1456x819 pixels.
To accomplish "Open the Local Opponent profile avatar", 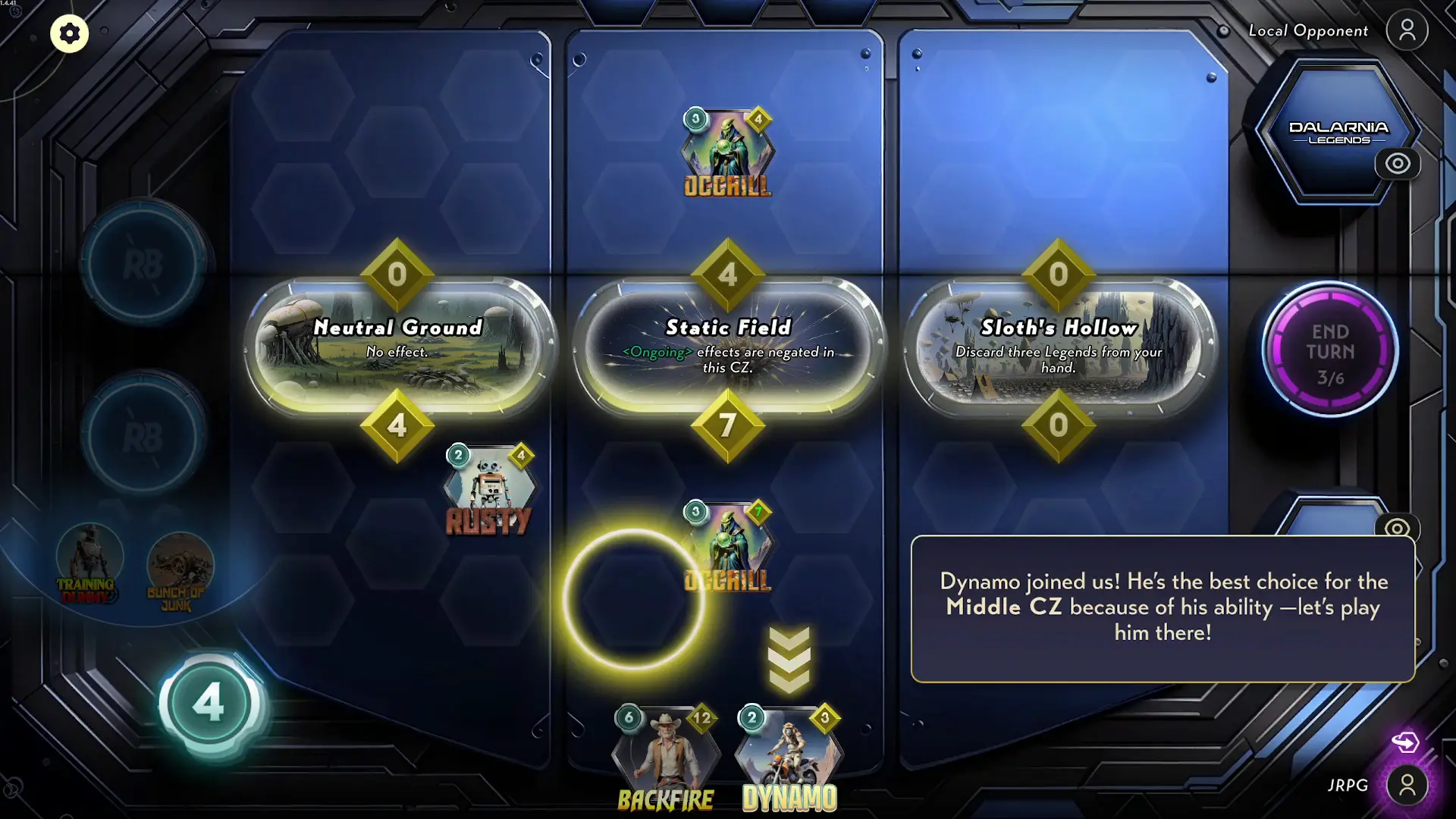I will [1407, 30].
